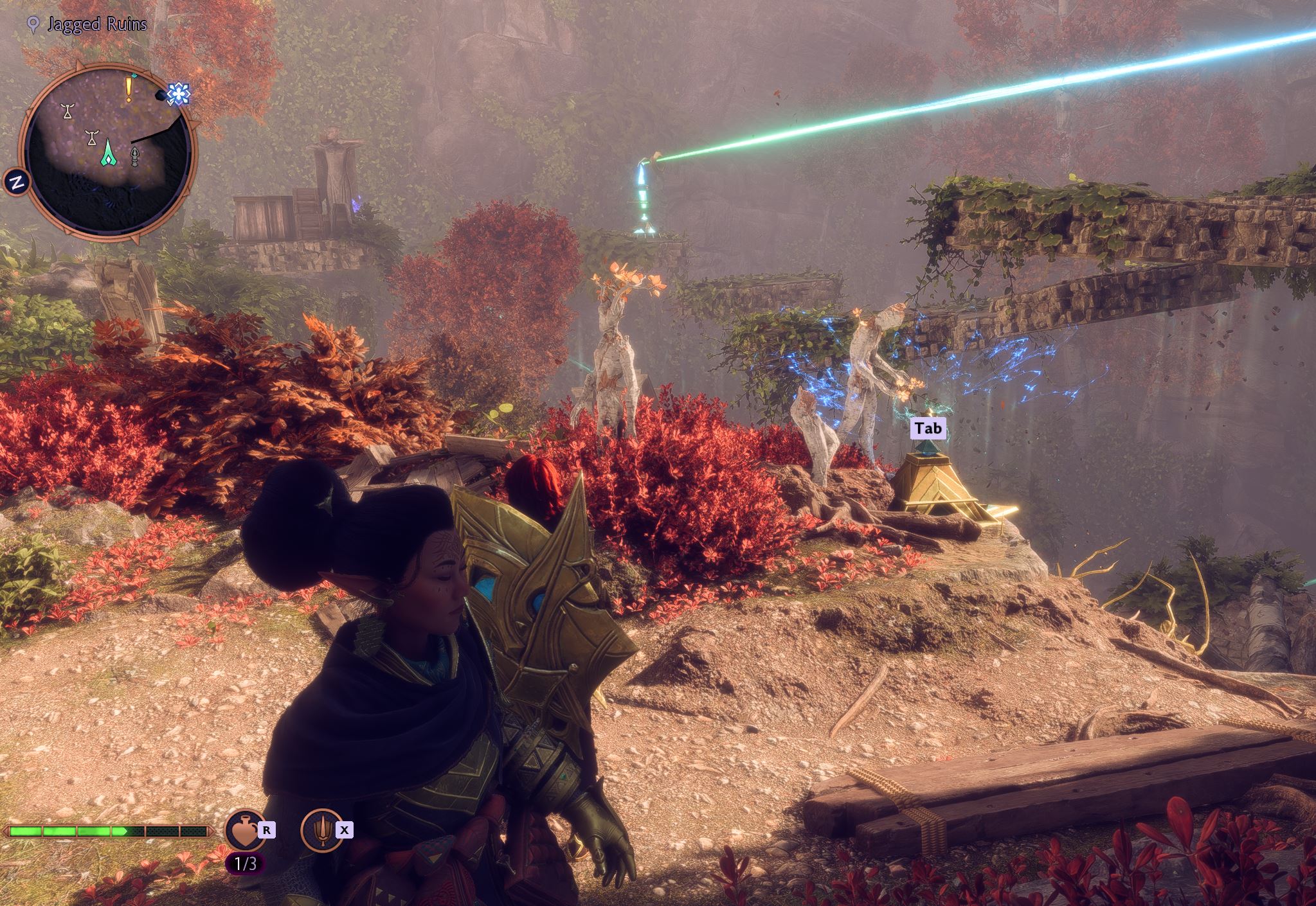Image resolution: width=1316 pixels, height=906 pixels.
Task: Select the yellow exclamation quest marker
Action: pos(129,89)
